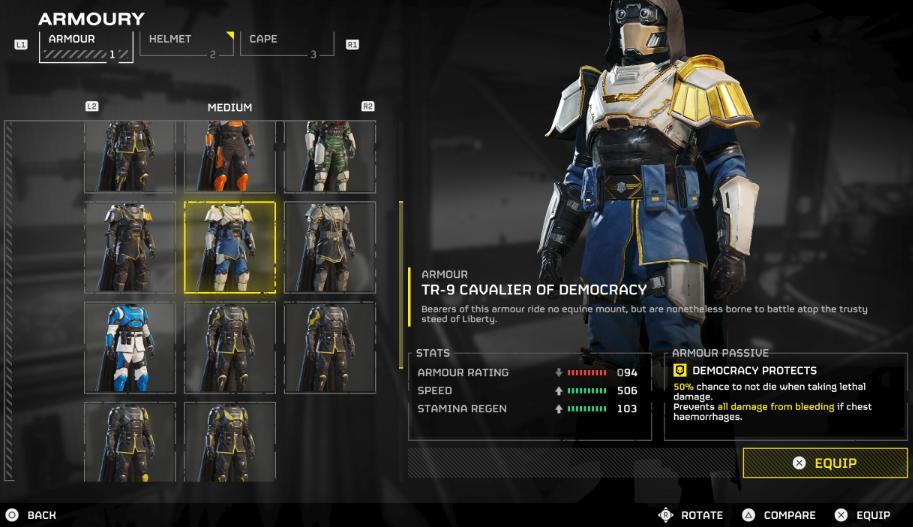The image size is (913, 527).
Task: Open the Cape tab
Action: [287, 45]
